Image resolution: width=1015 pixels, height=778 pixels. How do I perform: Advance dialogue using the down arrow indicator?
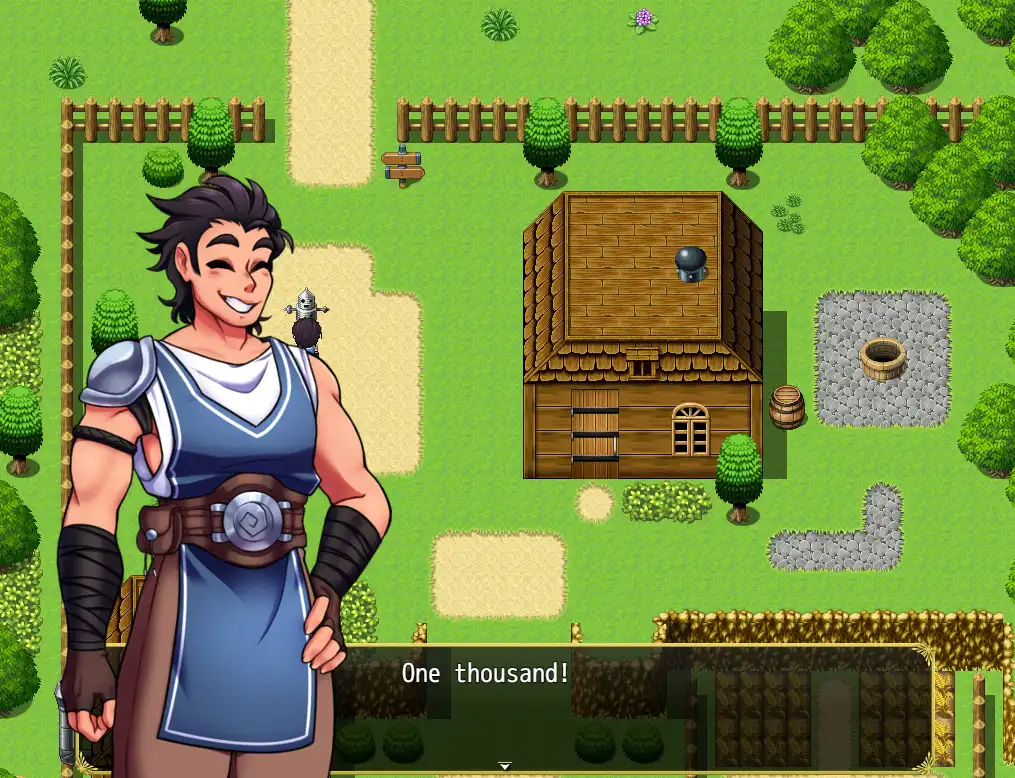pos(505,765)
